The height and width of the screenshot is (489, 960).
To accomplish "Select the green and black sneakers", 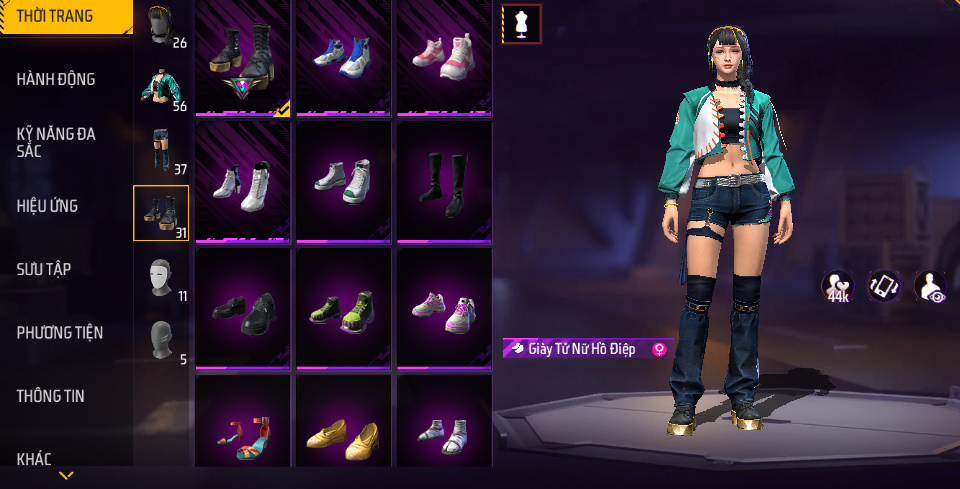I will [343, 309].
